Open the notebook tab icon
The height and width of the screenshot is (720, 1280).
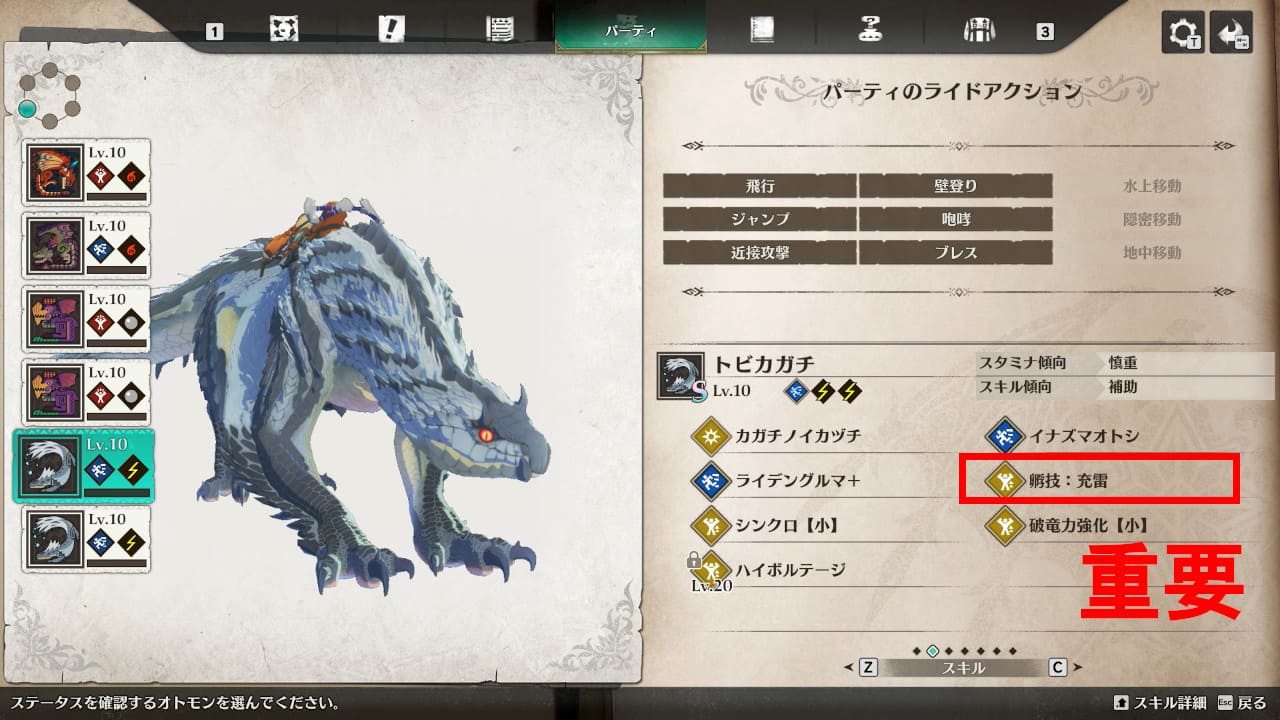[762, 30]
